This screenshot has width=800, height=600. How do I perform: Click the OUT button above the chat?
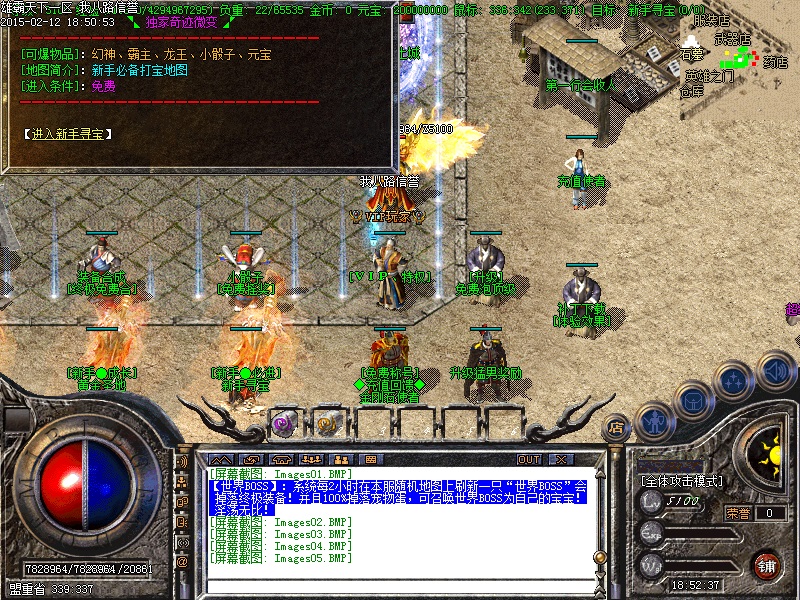tap(529, 459)
